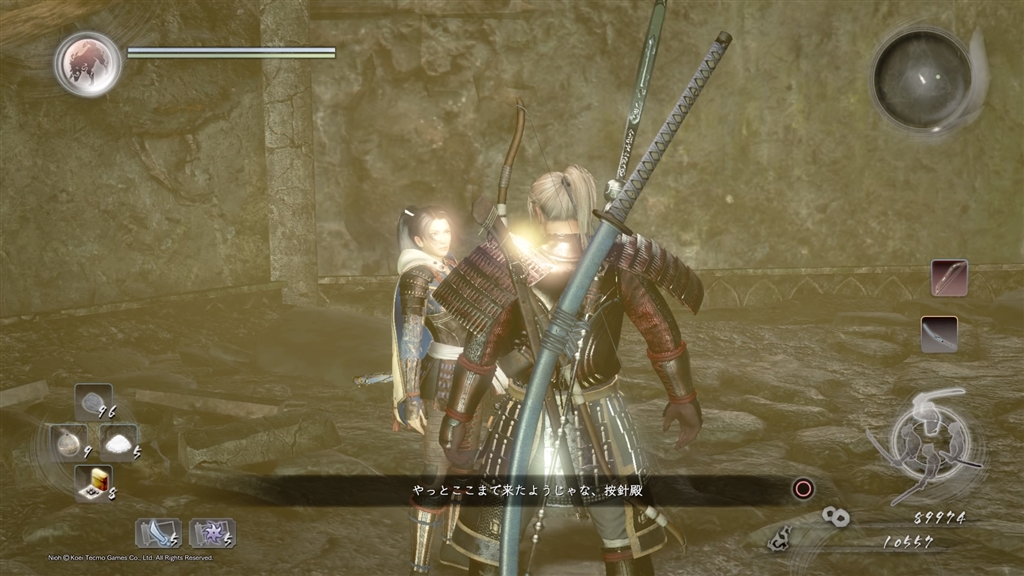Activate the blade scroll skill
The width and height of the screenshot is (1024, 576).
point(158,531)
